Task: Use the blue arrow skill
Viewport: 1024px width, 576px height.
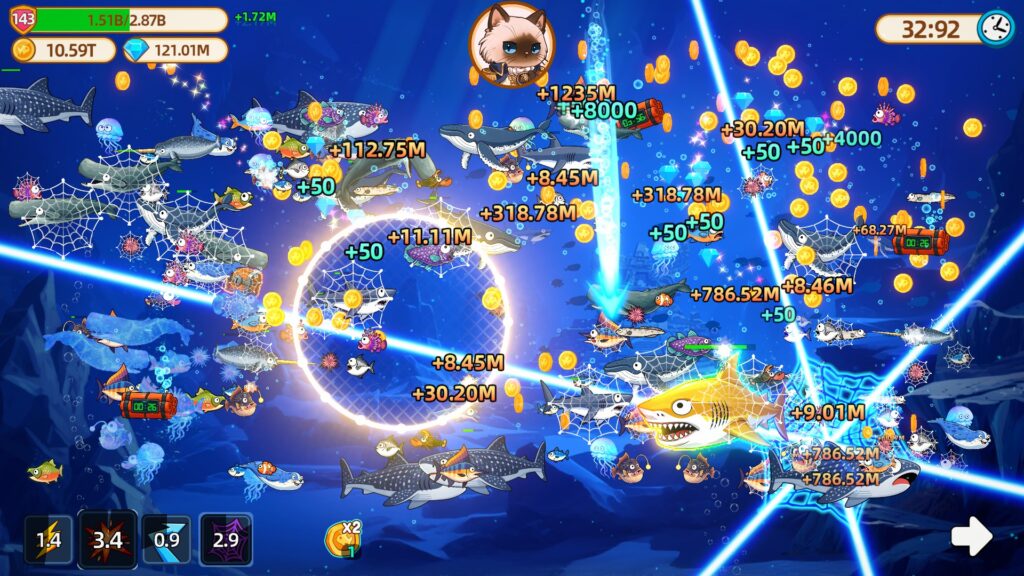Action: tap(165, 540)
